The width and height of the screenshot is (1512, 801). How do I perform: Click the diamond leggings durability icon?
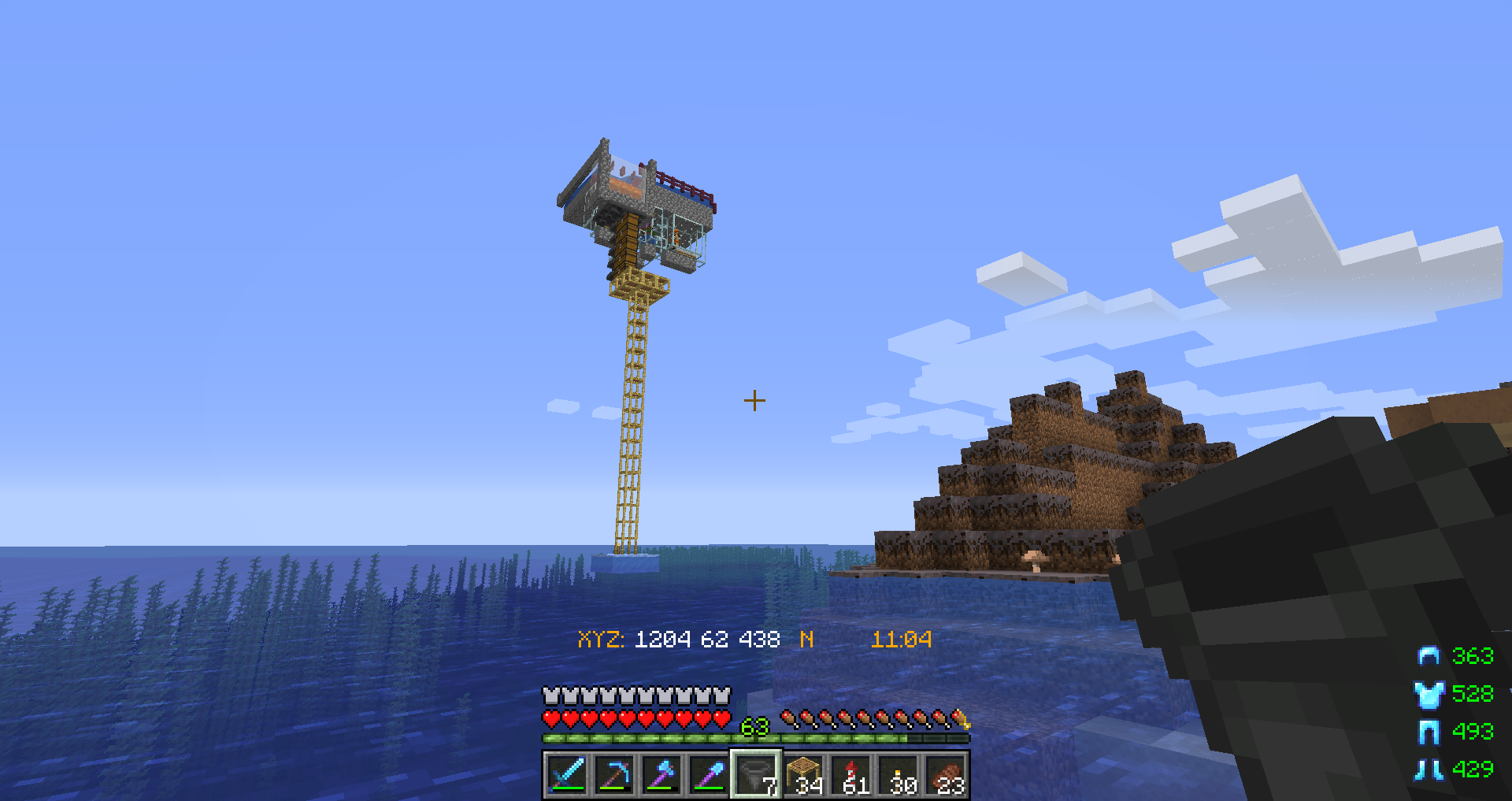pyautogui.click(x=1429, y=732)
